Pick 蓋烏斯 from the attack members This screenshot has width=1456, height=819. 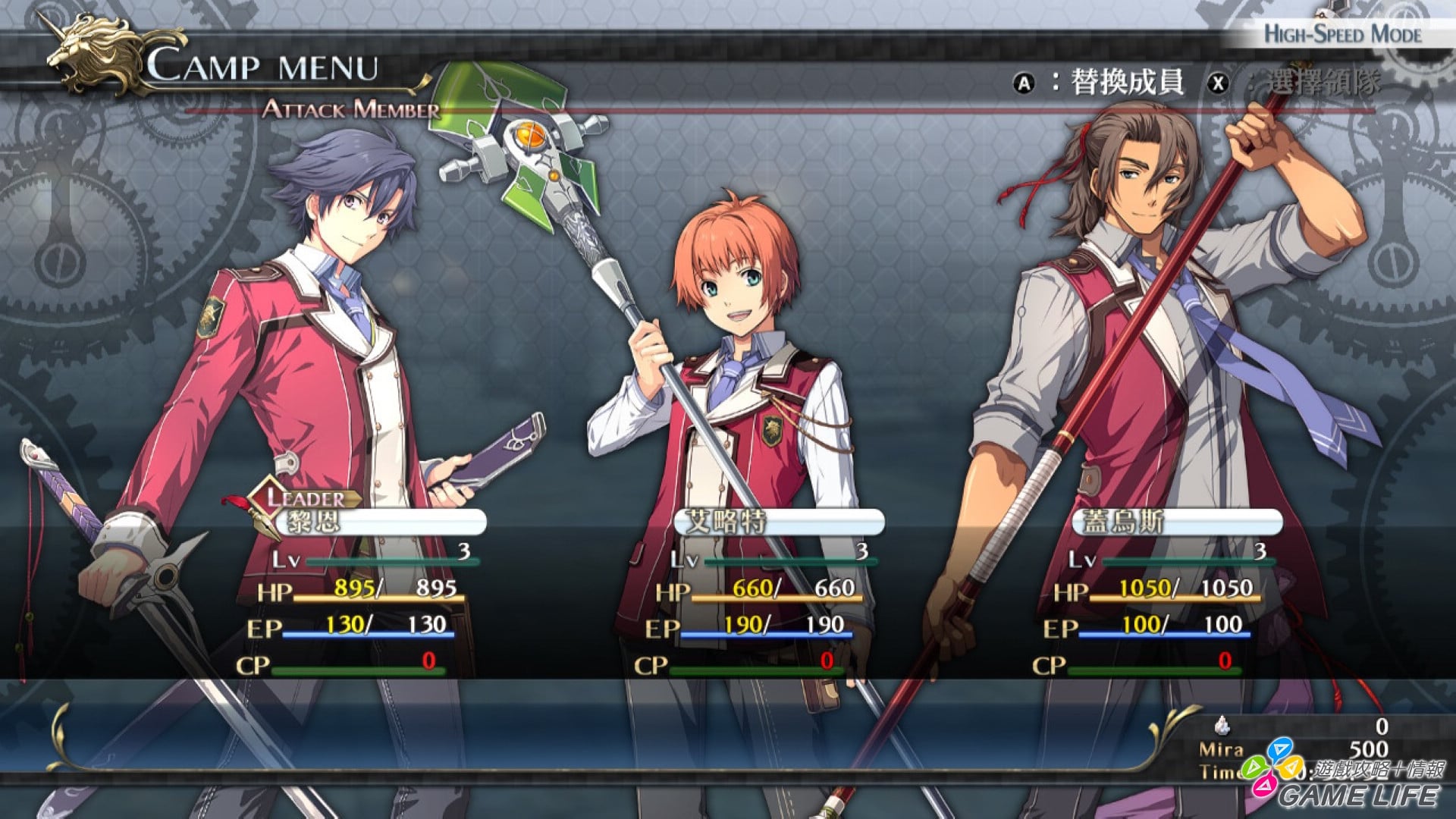click(x=1176, y=522)
